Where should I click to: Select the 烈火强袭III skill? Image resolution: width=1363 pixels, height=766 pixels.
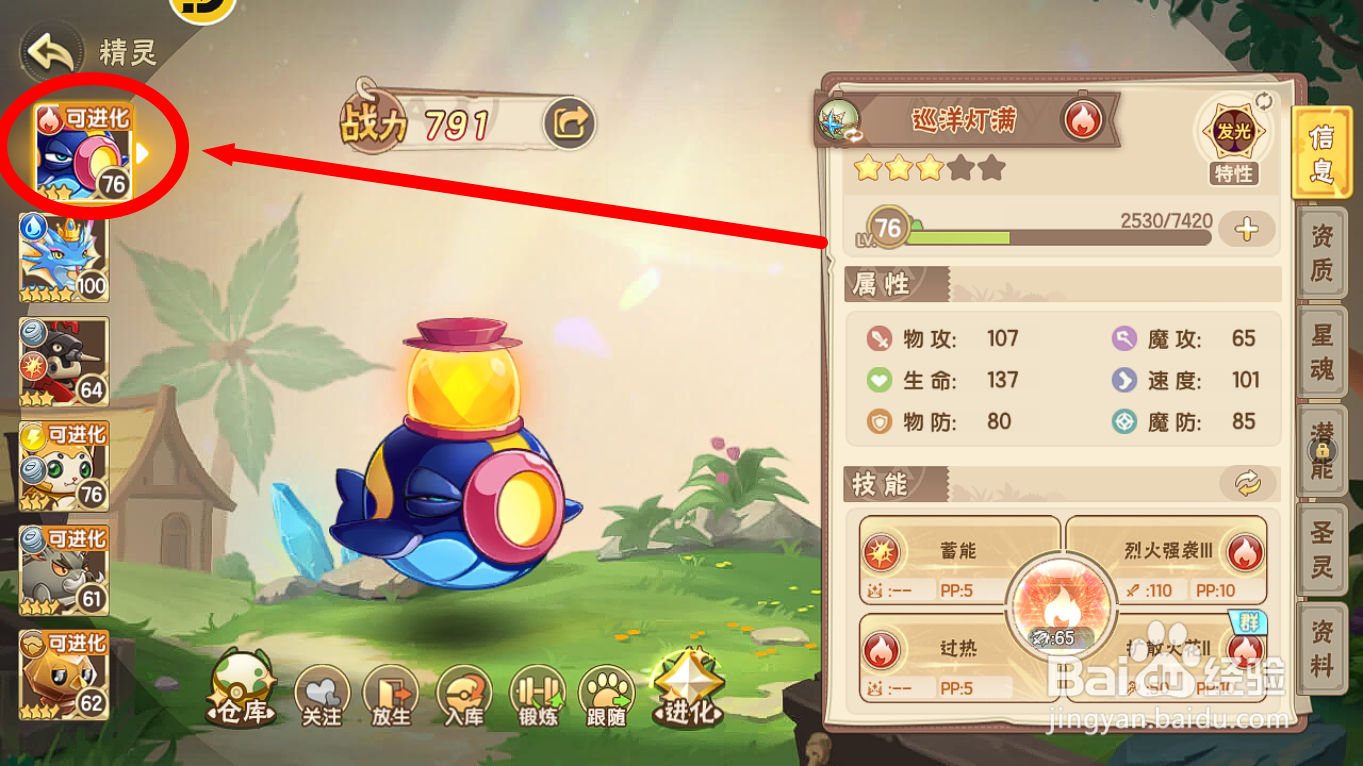coord(1170,551)
